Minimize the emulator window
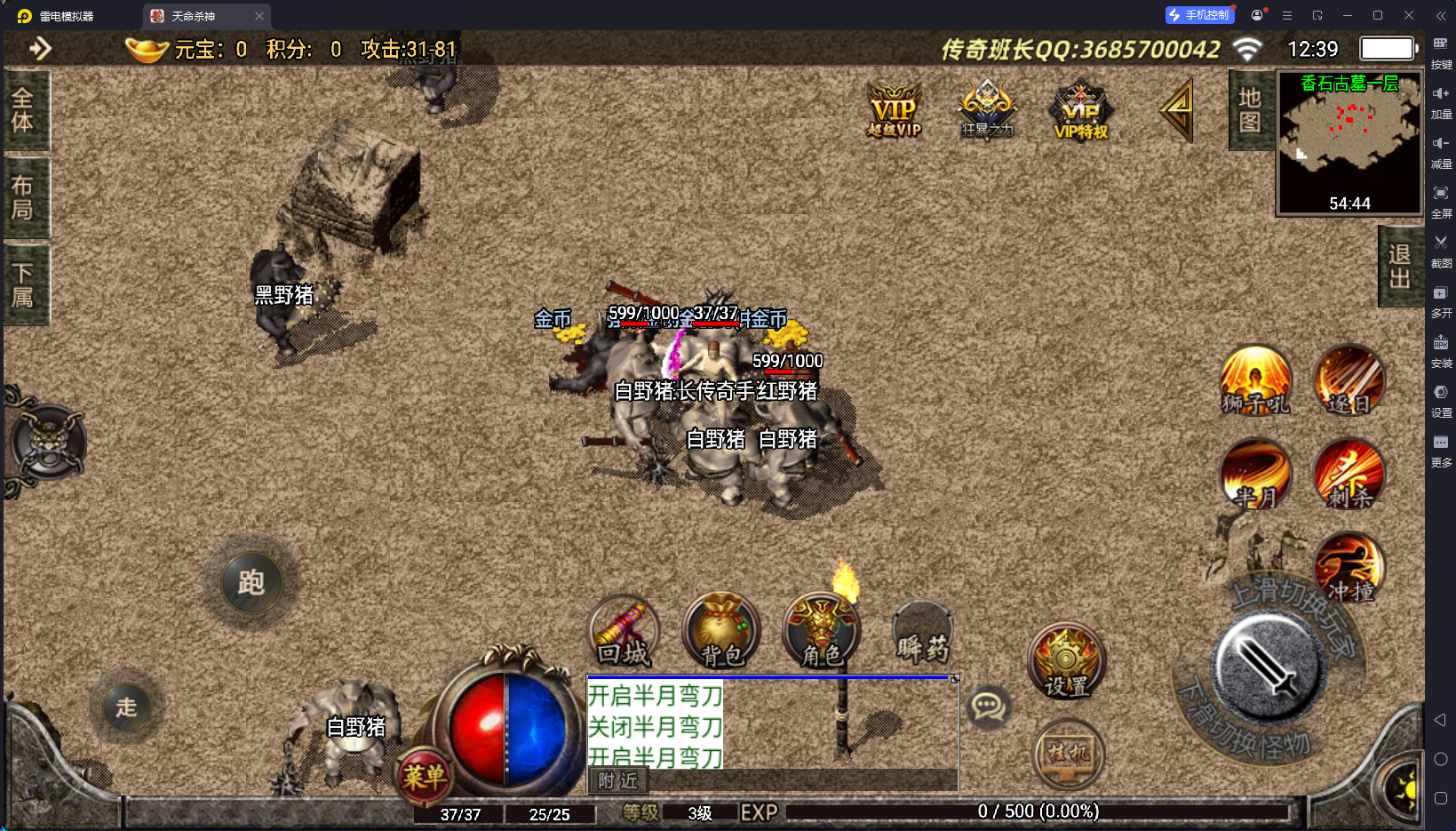This screenshot has height=831, width=1456. pos(1348,15)
